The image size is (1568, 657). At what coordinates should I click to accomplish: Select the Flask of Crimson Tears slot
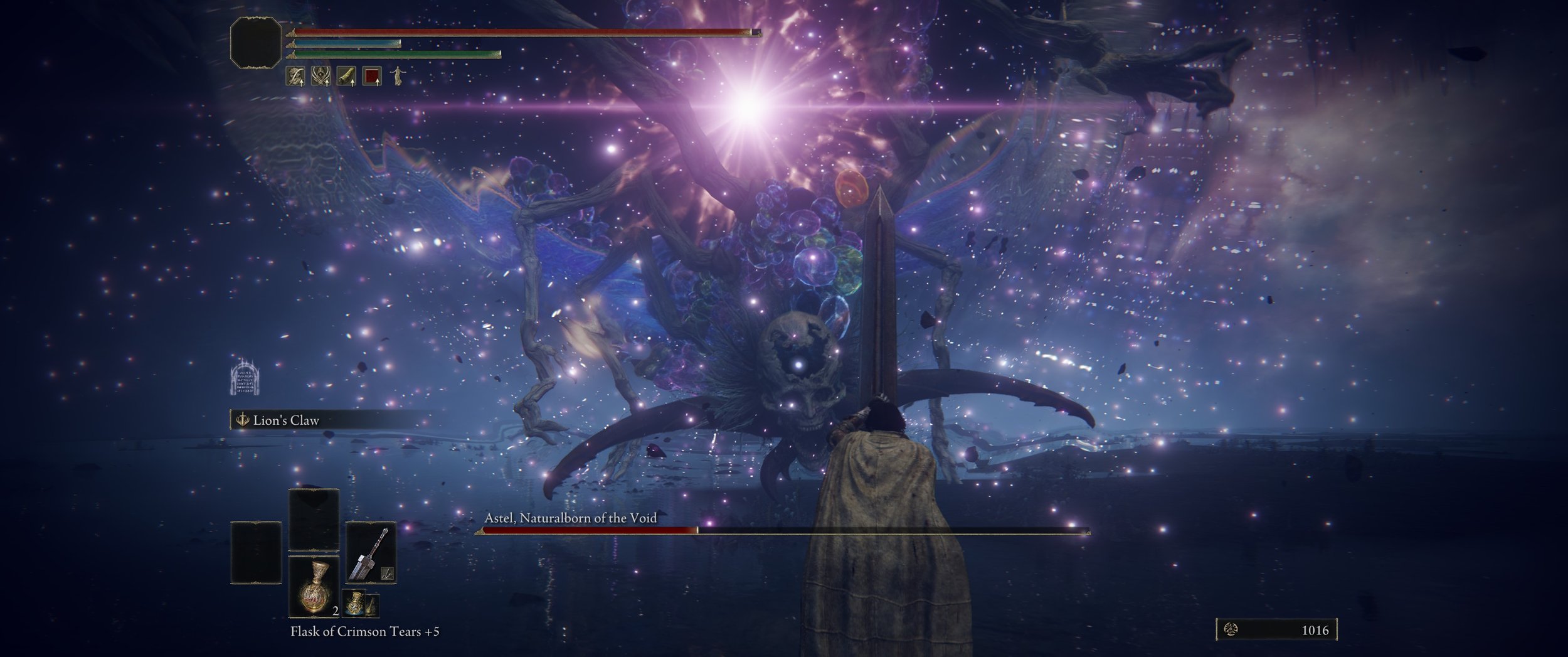[x=314, y=586]
